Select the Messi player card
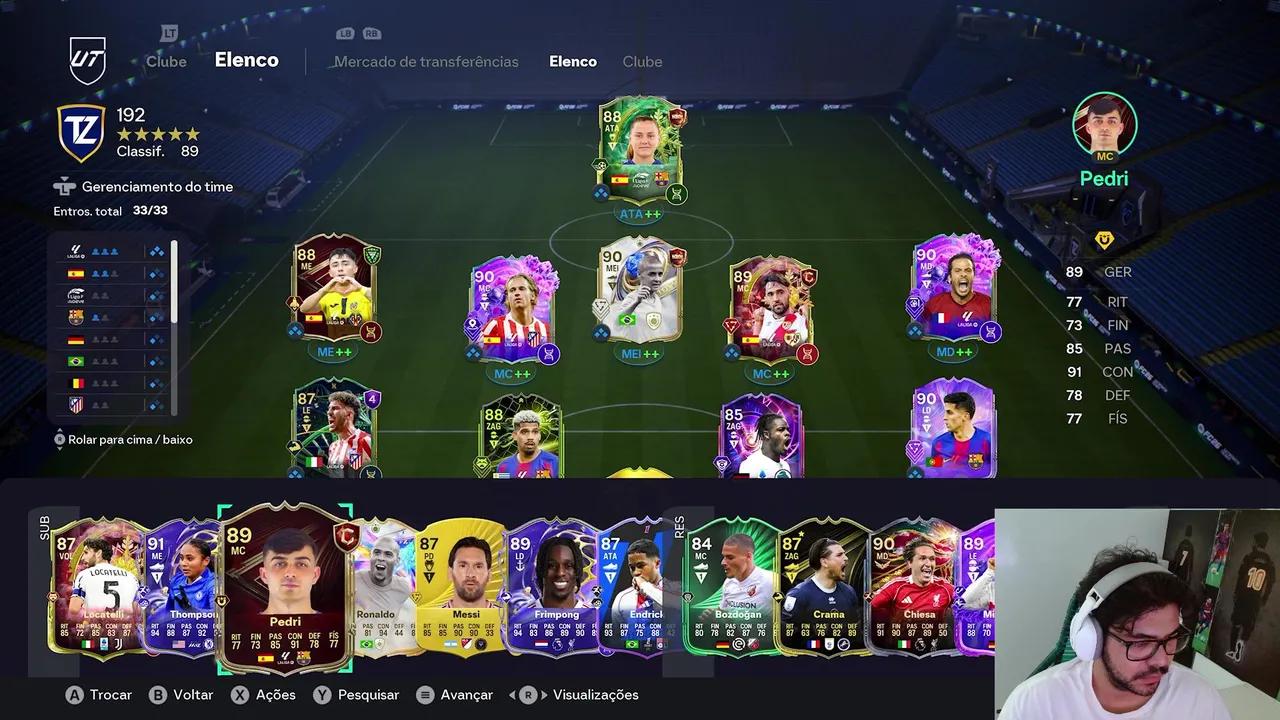The width and height of the screenshot is (1280, 720). pos(462,590)
